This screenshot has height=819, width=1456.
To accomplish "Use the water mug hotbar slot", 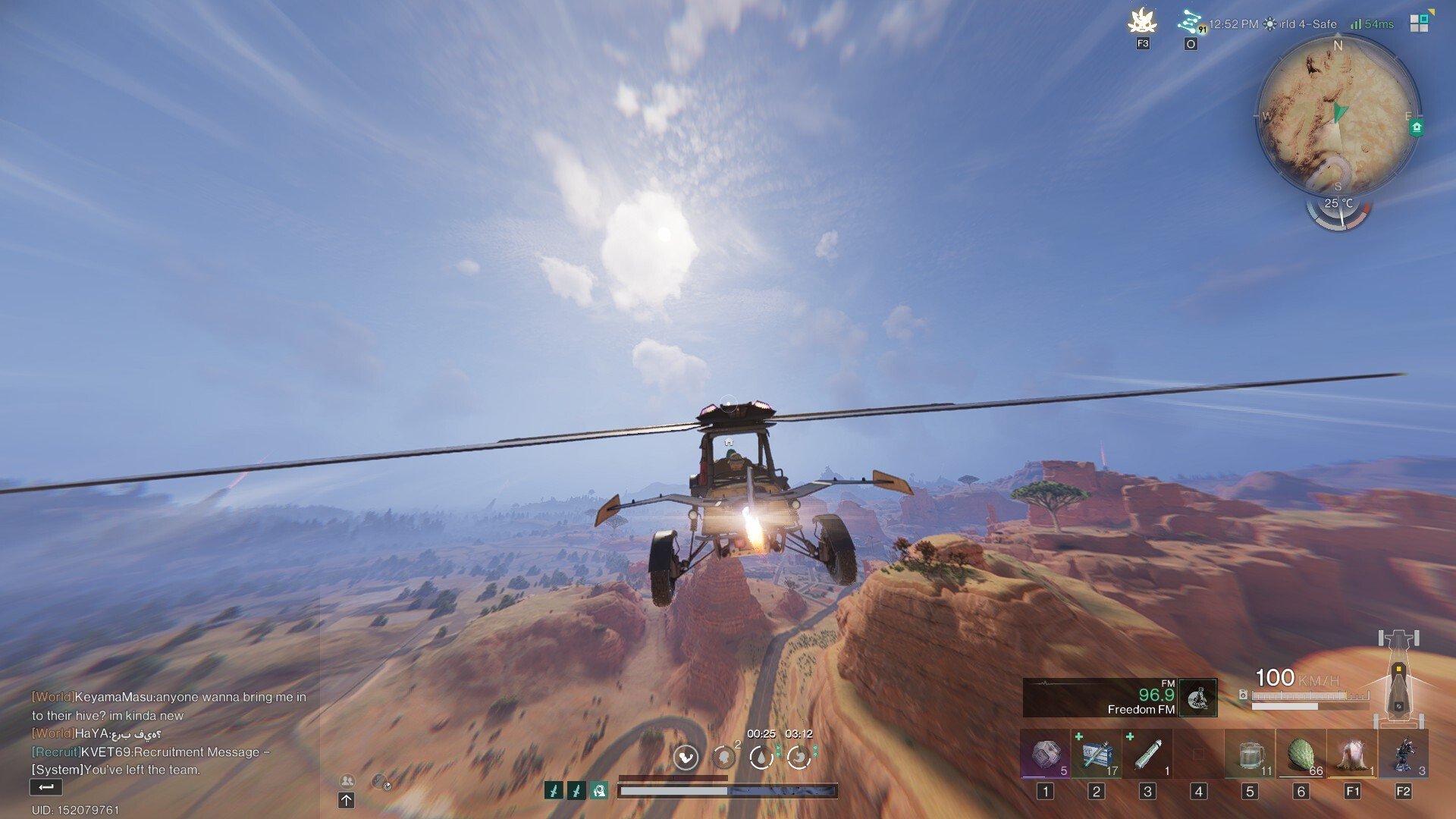I will pos(1250,755).
